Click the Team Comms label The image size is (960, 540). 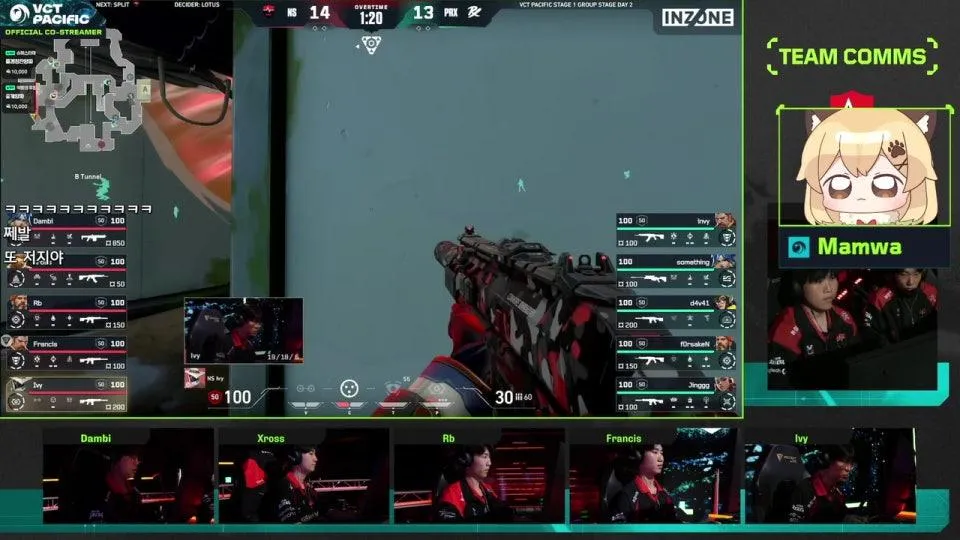tap(852, 56)
